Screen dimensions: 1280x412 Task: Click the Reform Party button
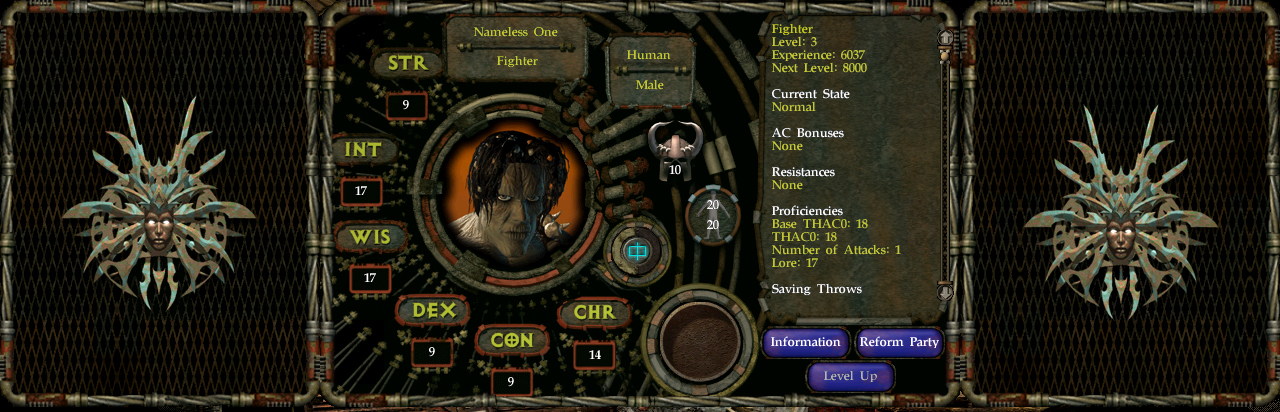pyautogui.click(x=899, y=342)
